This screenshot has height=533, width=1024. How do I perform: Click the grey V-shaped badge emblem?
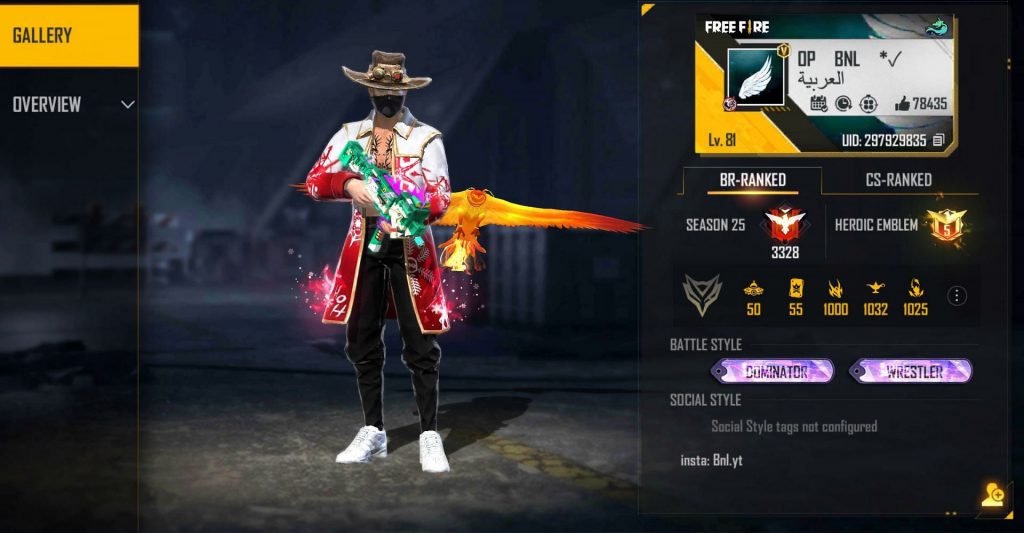(x=702, y=295)
